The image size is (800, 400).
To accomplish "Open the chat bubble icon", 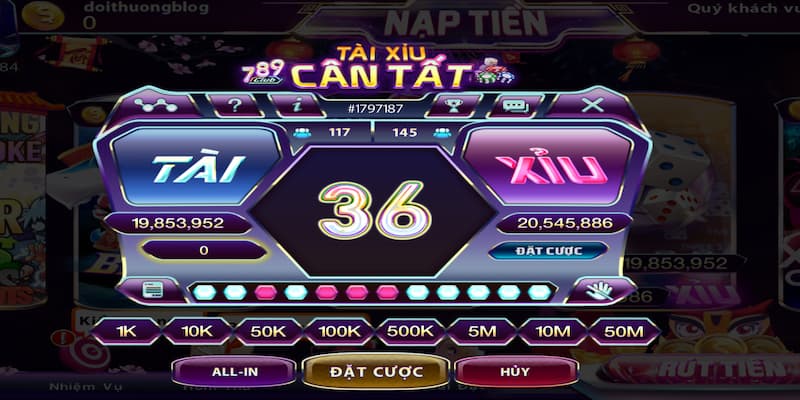I will tap(514, 104).
